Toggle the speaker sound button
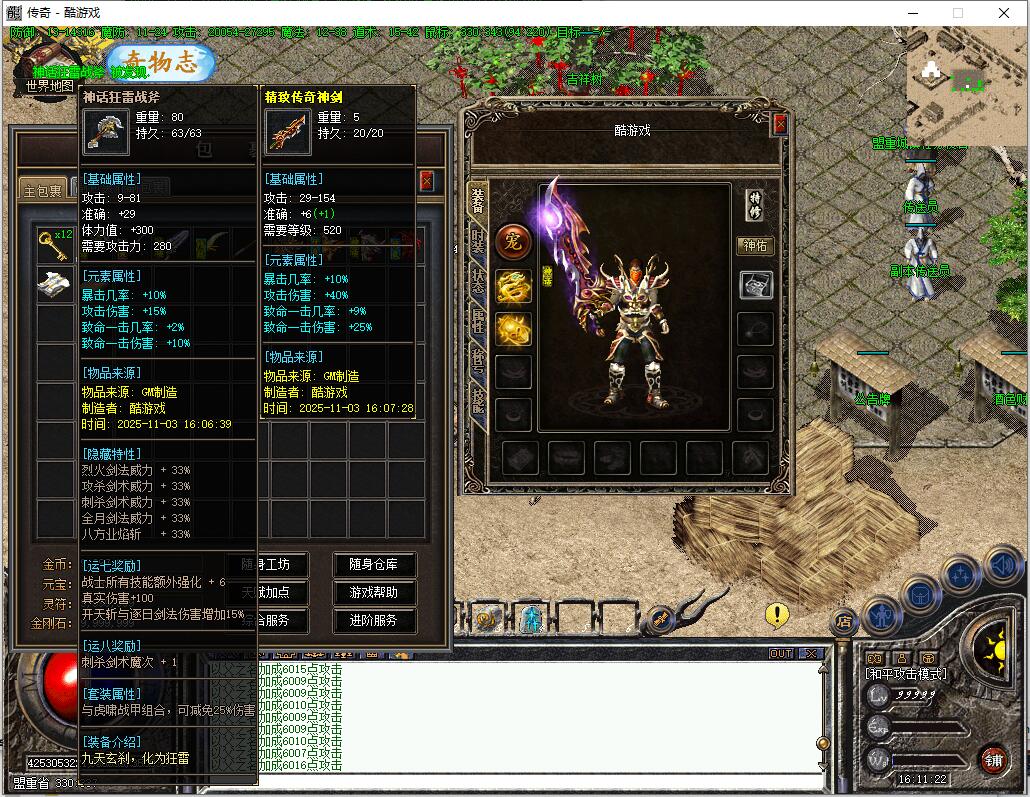The width and height of the screenshot is (1030, 797). pyautogui.click(x=1002, y=567)
